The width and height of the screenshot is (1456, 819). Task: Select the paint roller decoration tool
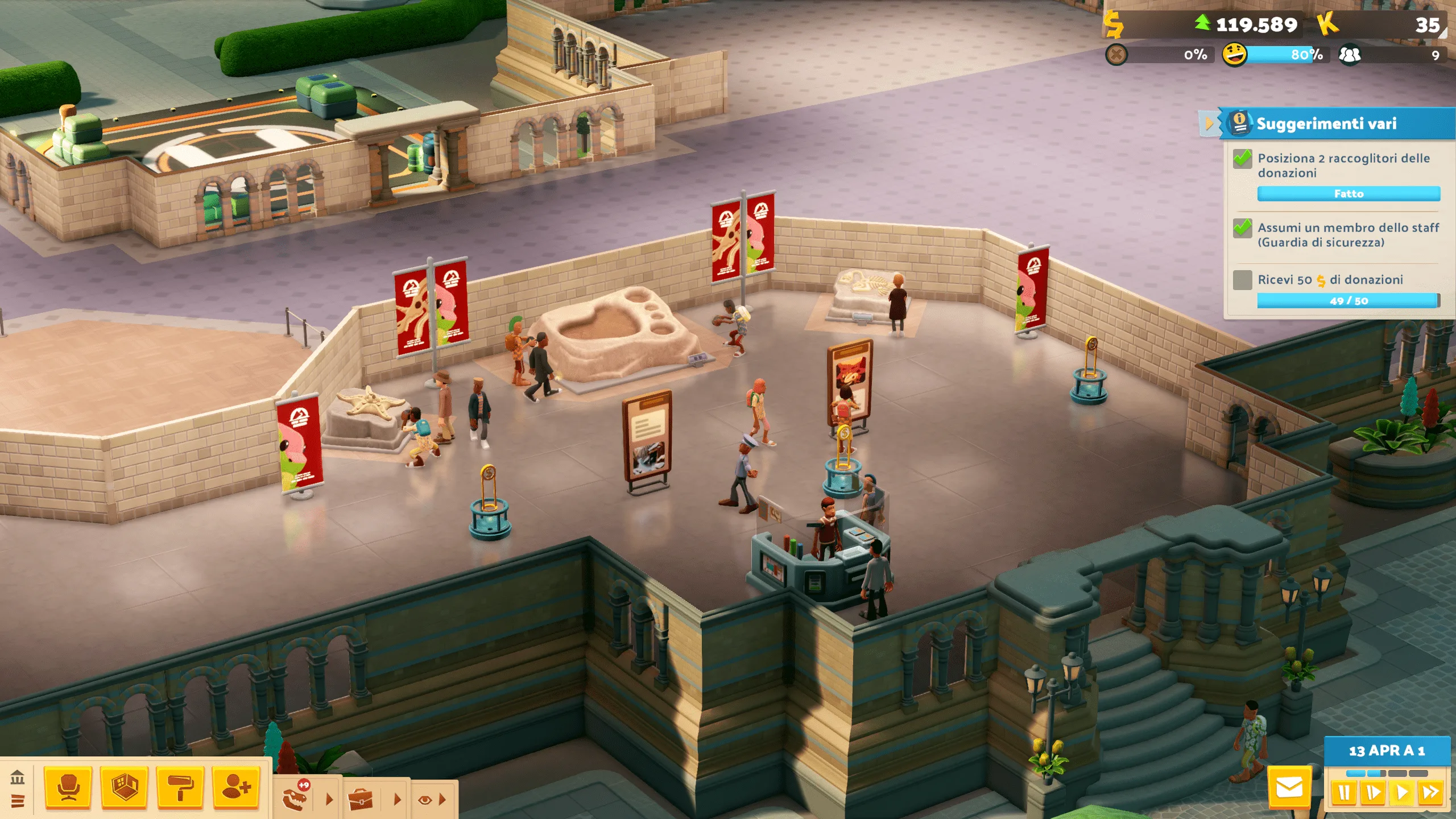tap(180, 787)
